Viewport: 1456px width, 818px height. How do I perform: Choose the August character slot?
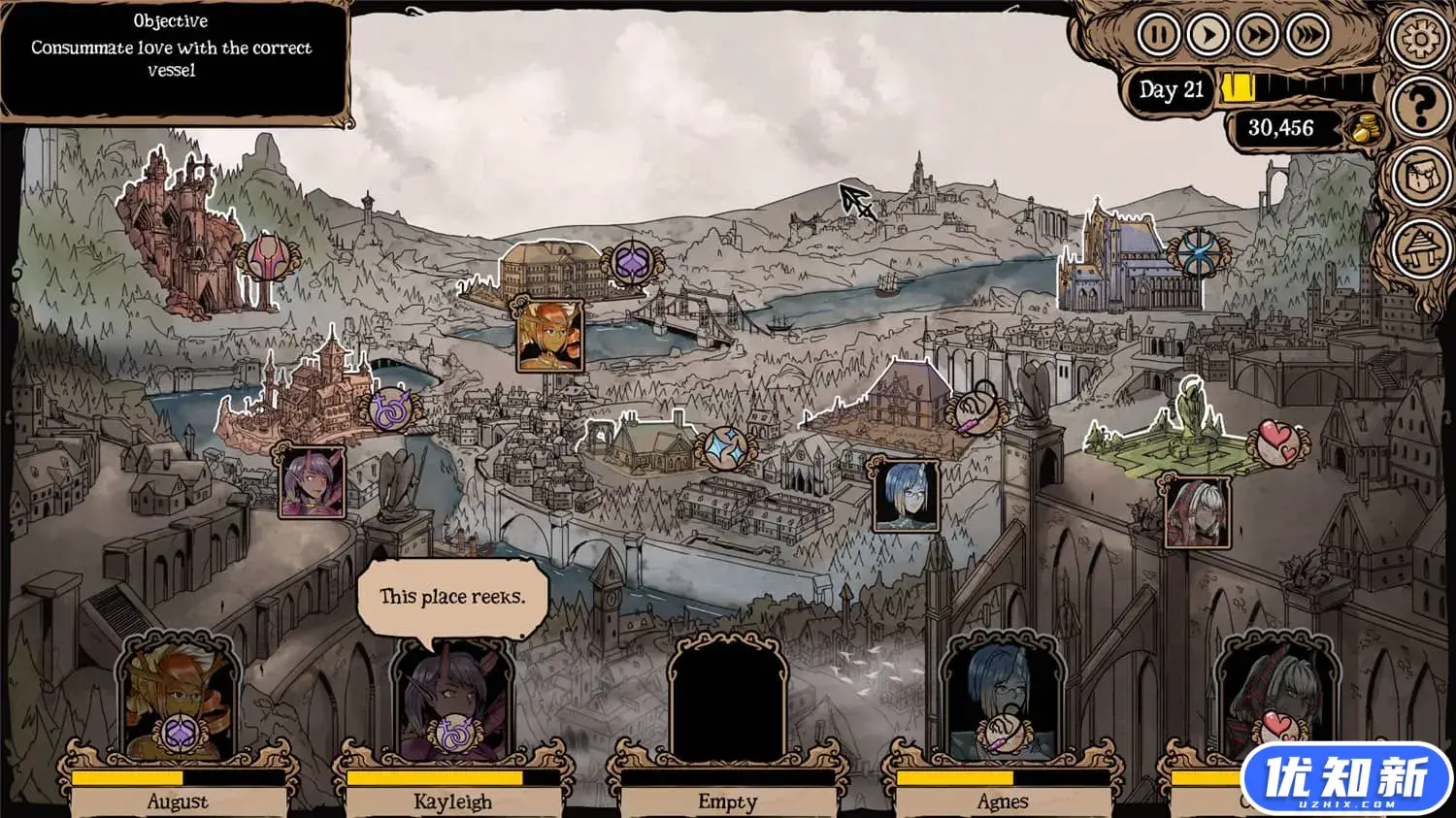coord(178,701)
